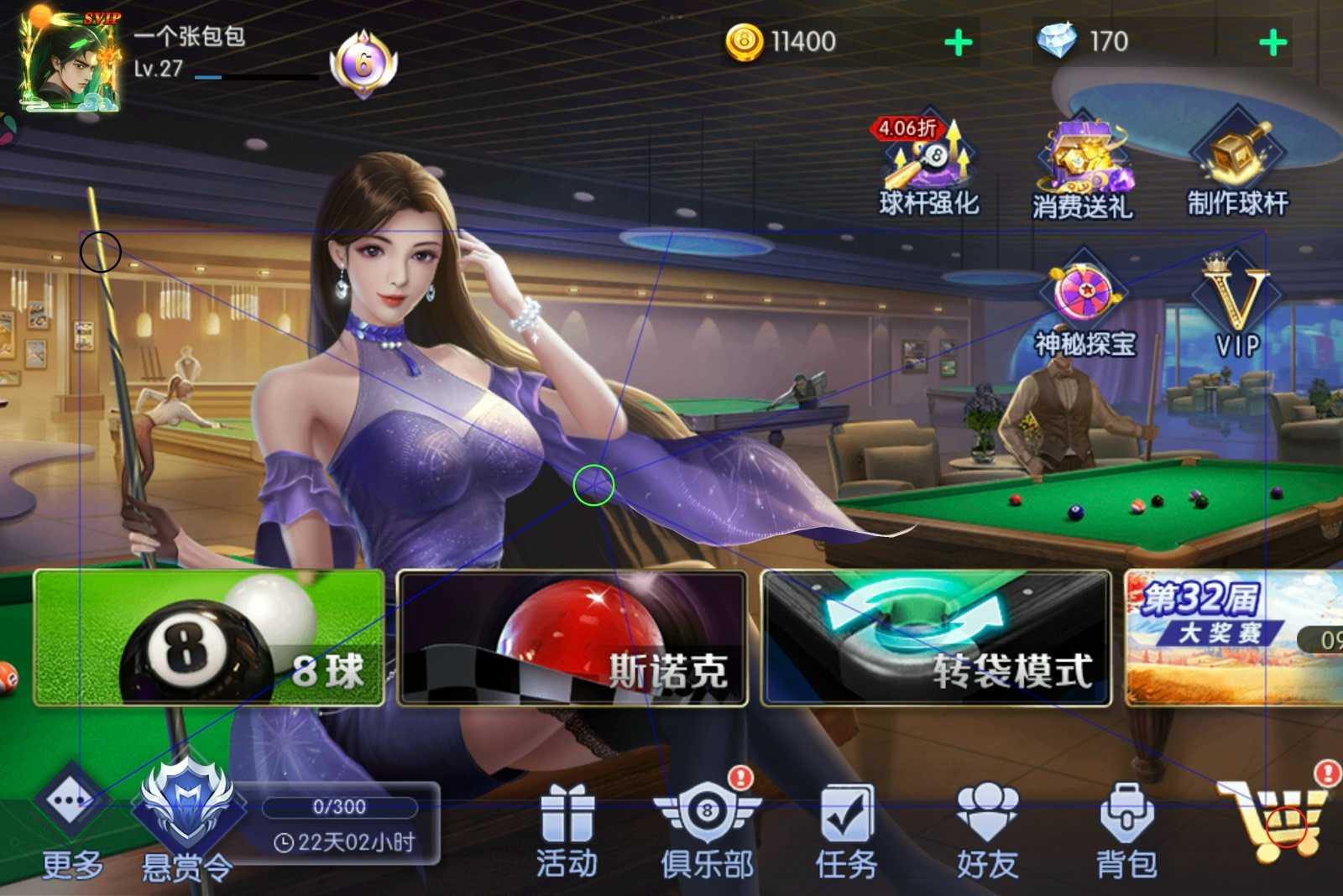Tap the purple rank 6 badge

point(363,64)
